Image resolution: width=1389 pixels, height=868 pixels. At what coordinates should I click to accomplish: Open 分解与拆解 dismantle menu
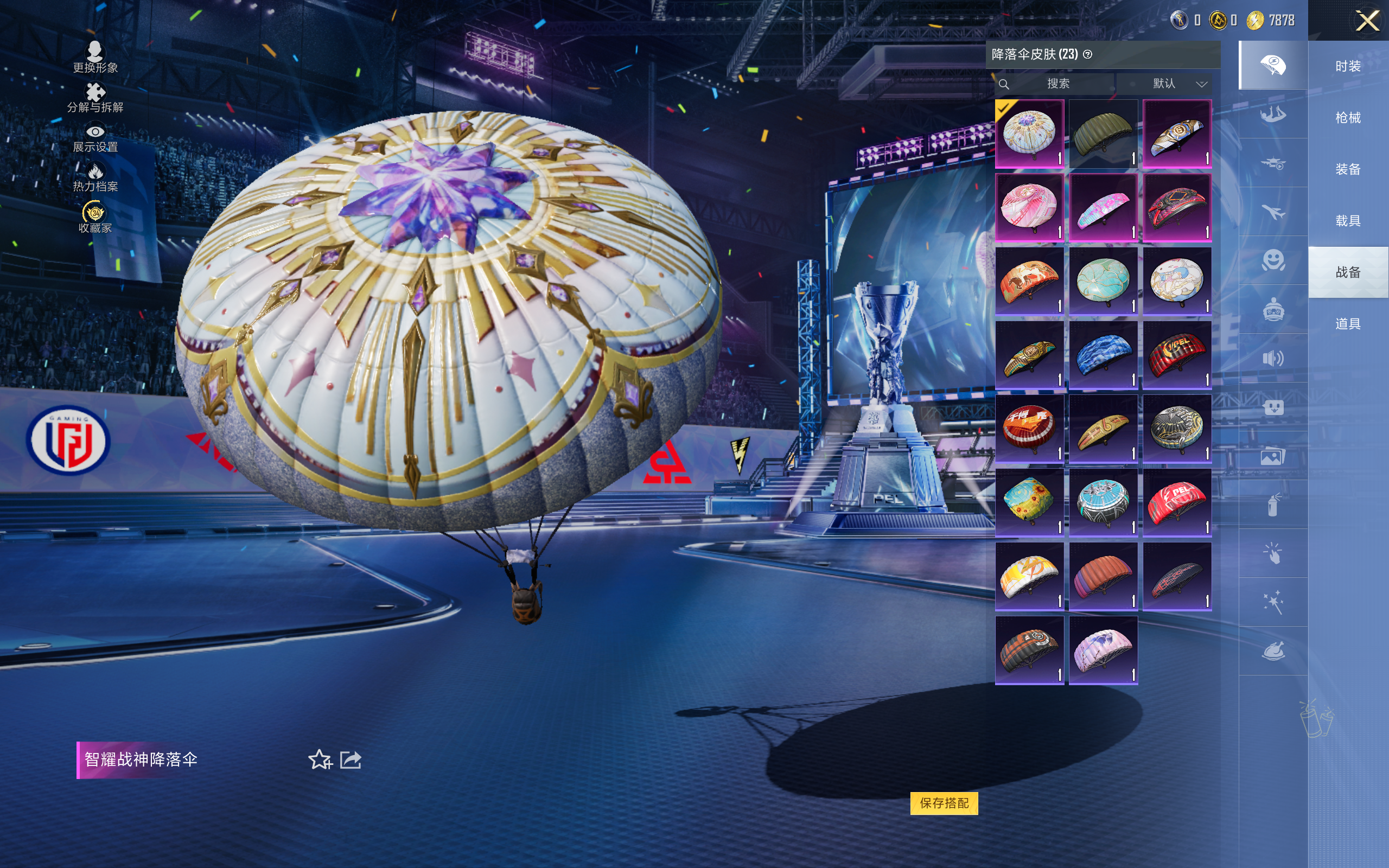95,97
